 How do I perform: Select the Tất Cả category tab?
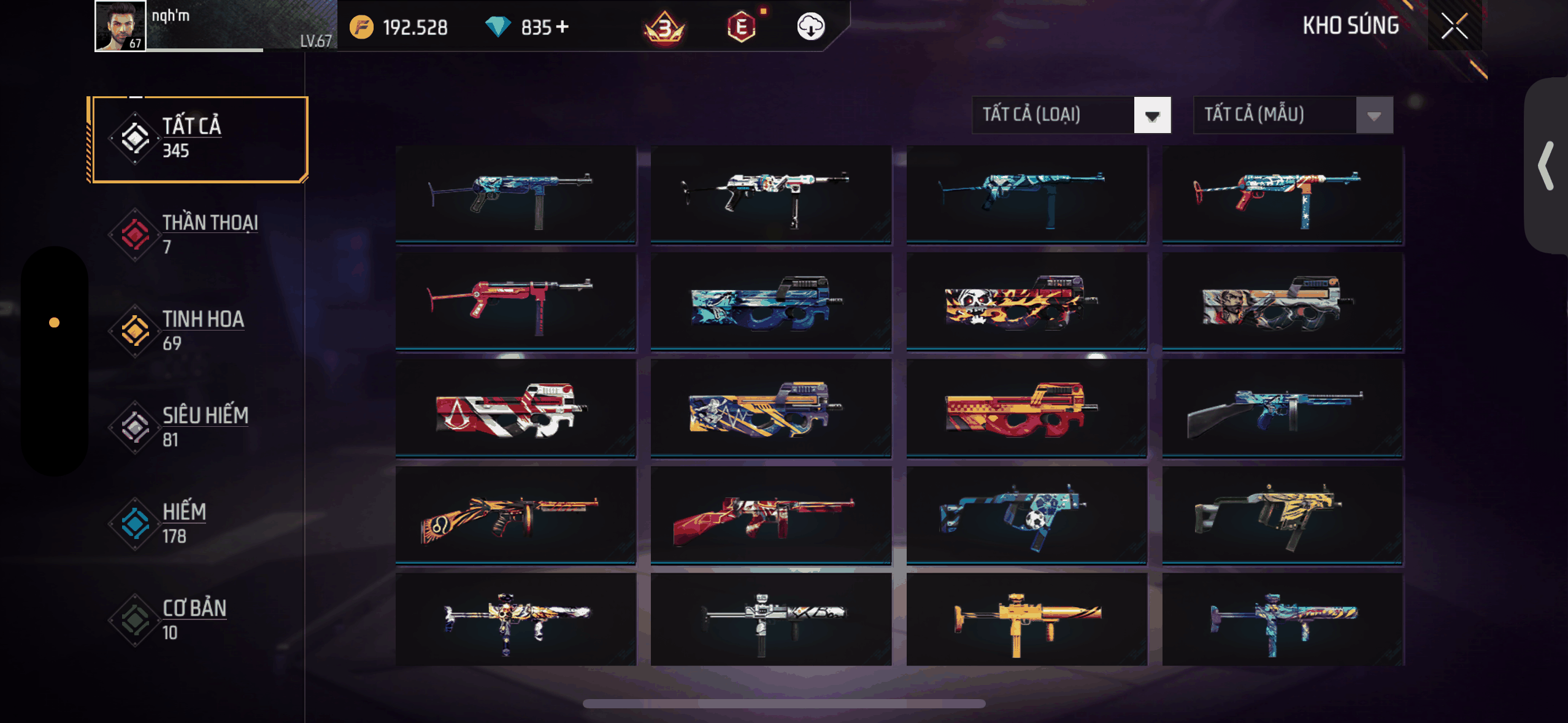tap(198, 139)
